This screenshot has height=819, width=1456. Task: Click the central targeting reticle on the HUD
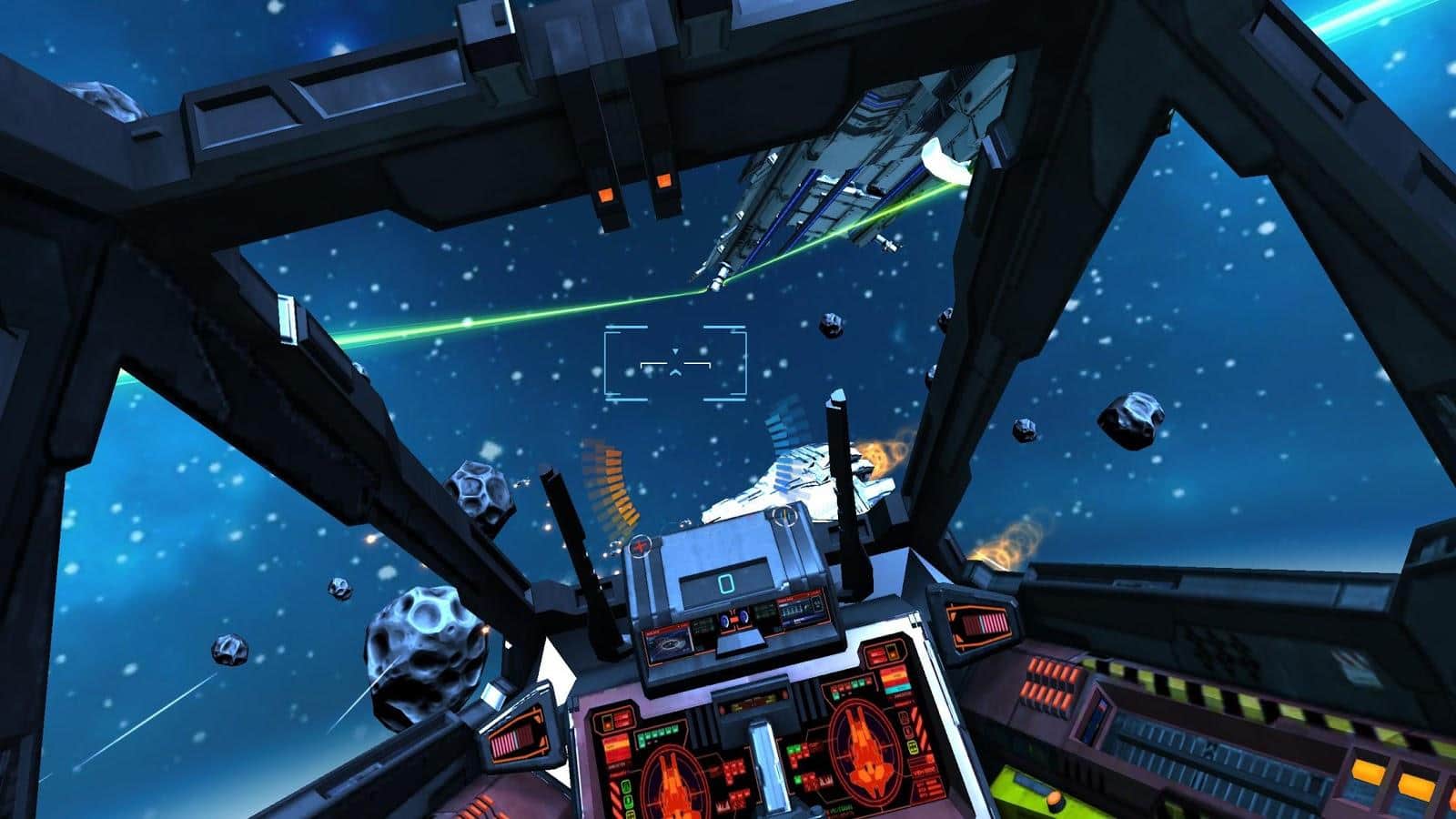pos(675,364)
